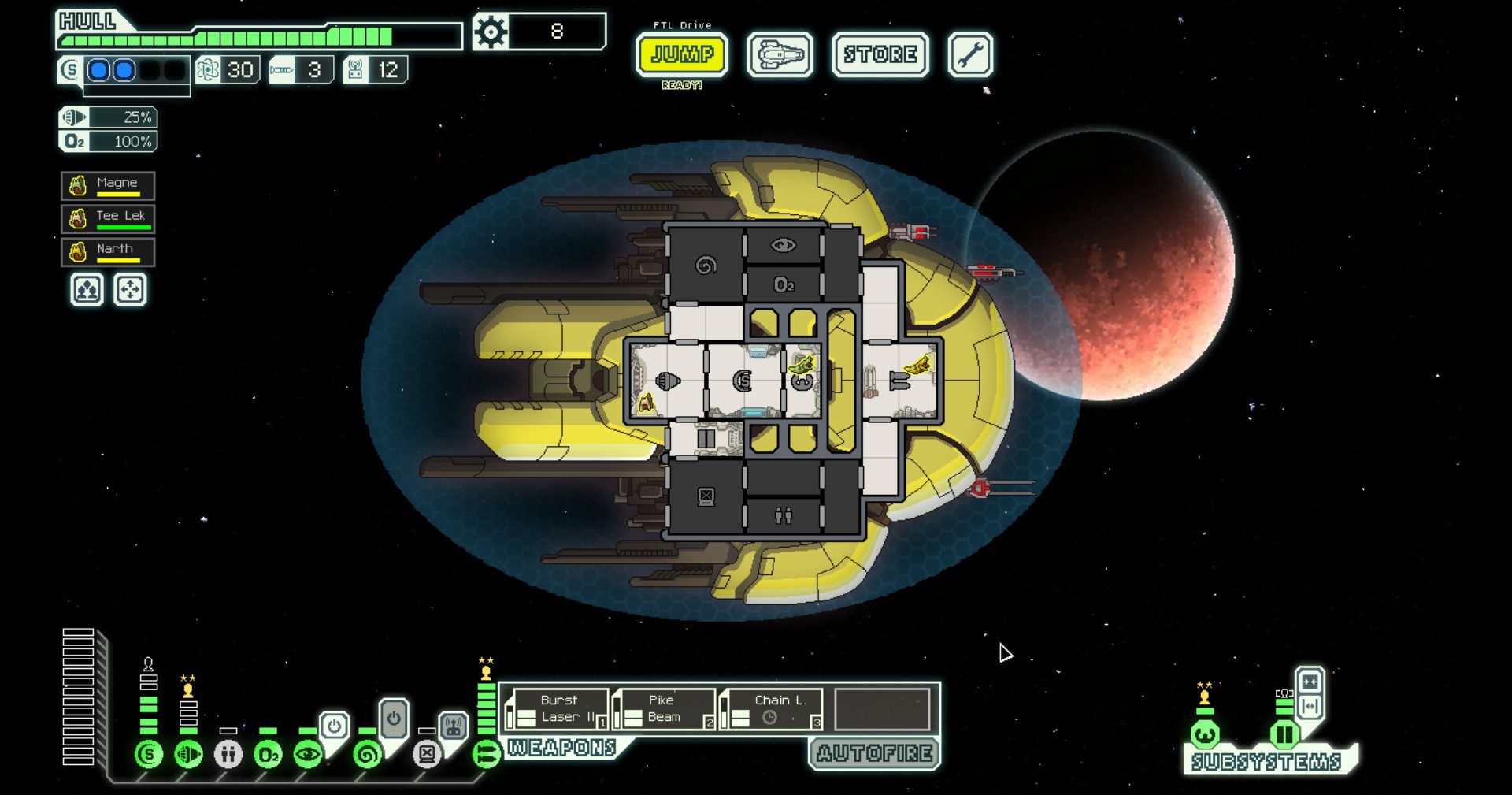Click the piloting subsystem icon

[x=1205, y=735]
